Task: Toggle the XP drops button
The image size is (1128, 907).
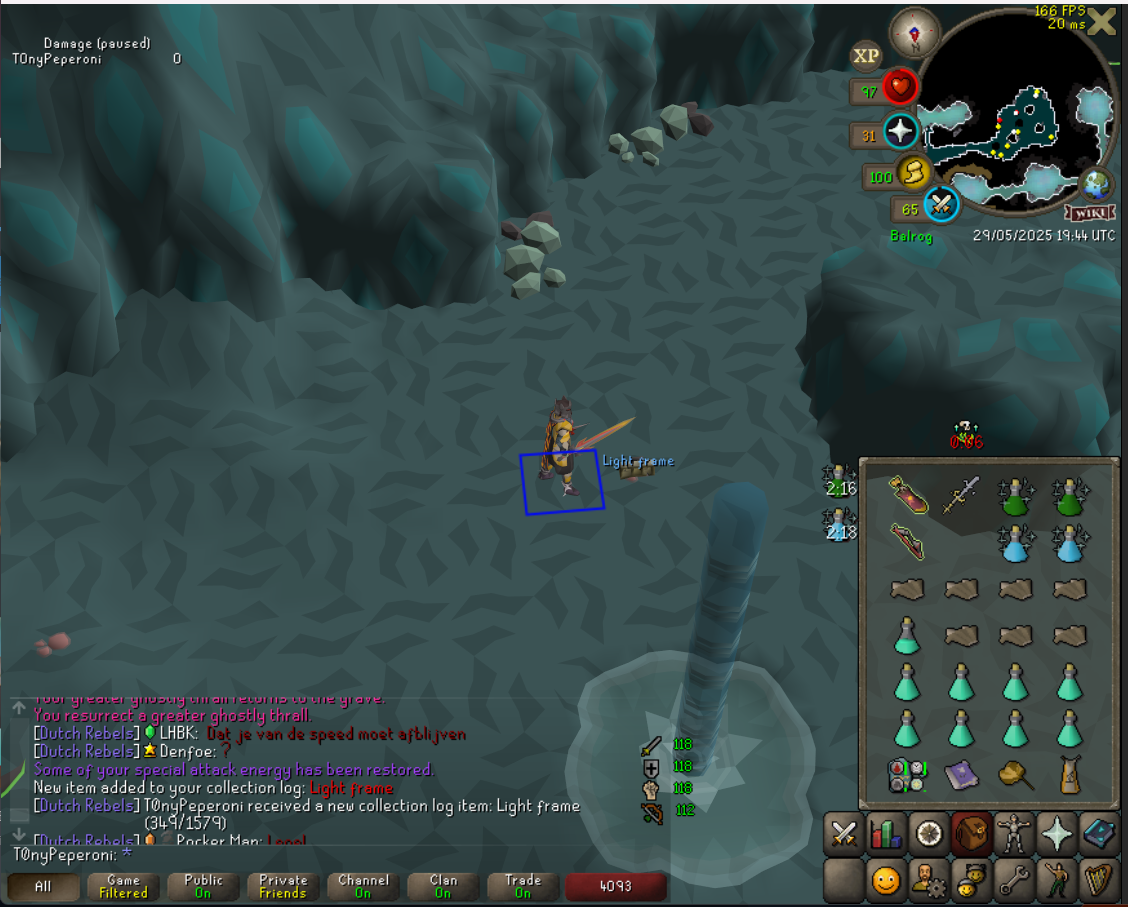Action: tap(866, 56)
